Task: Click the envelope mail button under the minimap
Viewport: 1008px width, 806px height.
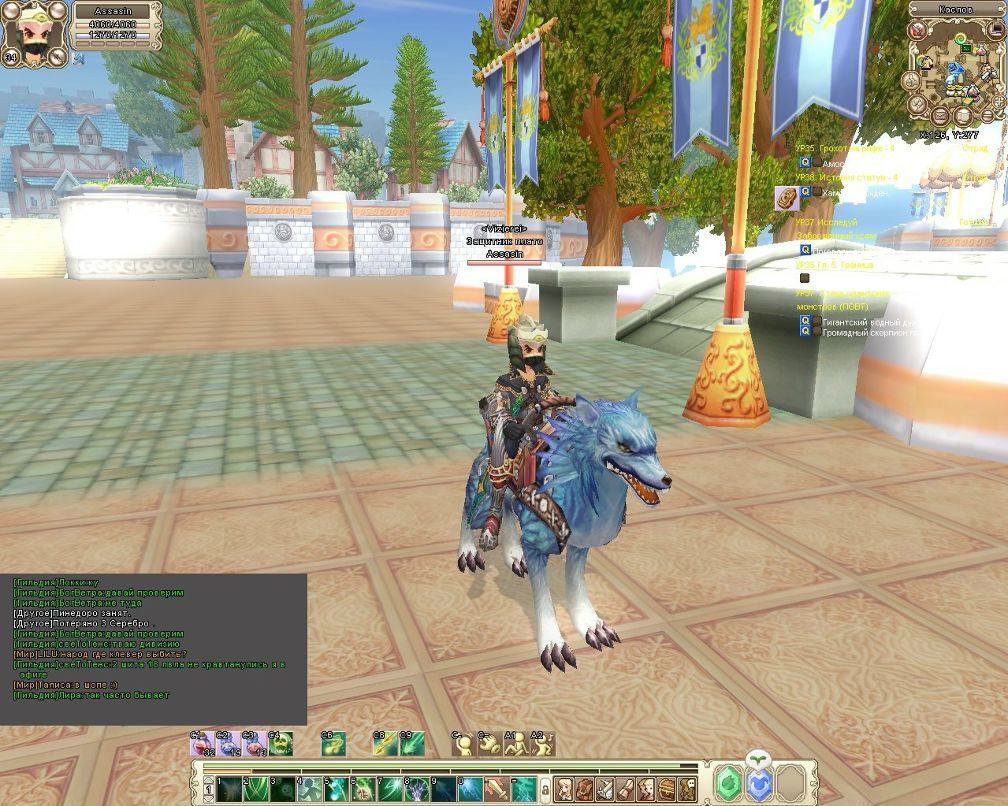Action: 941,116
